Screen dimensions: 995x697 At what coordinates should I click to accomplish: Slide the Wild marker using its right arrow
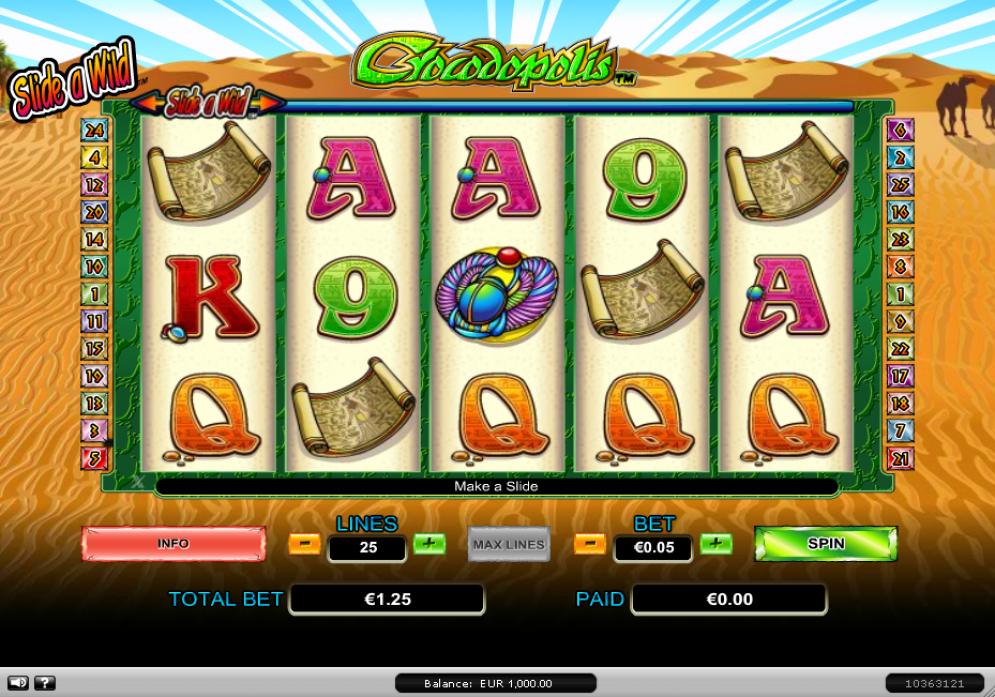click(x=271, y=102)
